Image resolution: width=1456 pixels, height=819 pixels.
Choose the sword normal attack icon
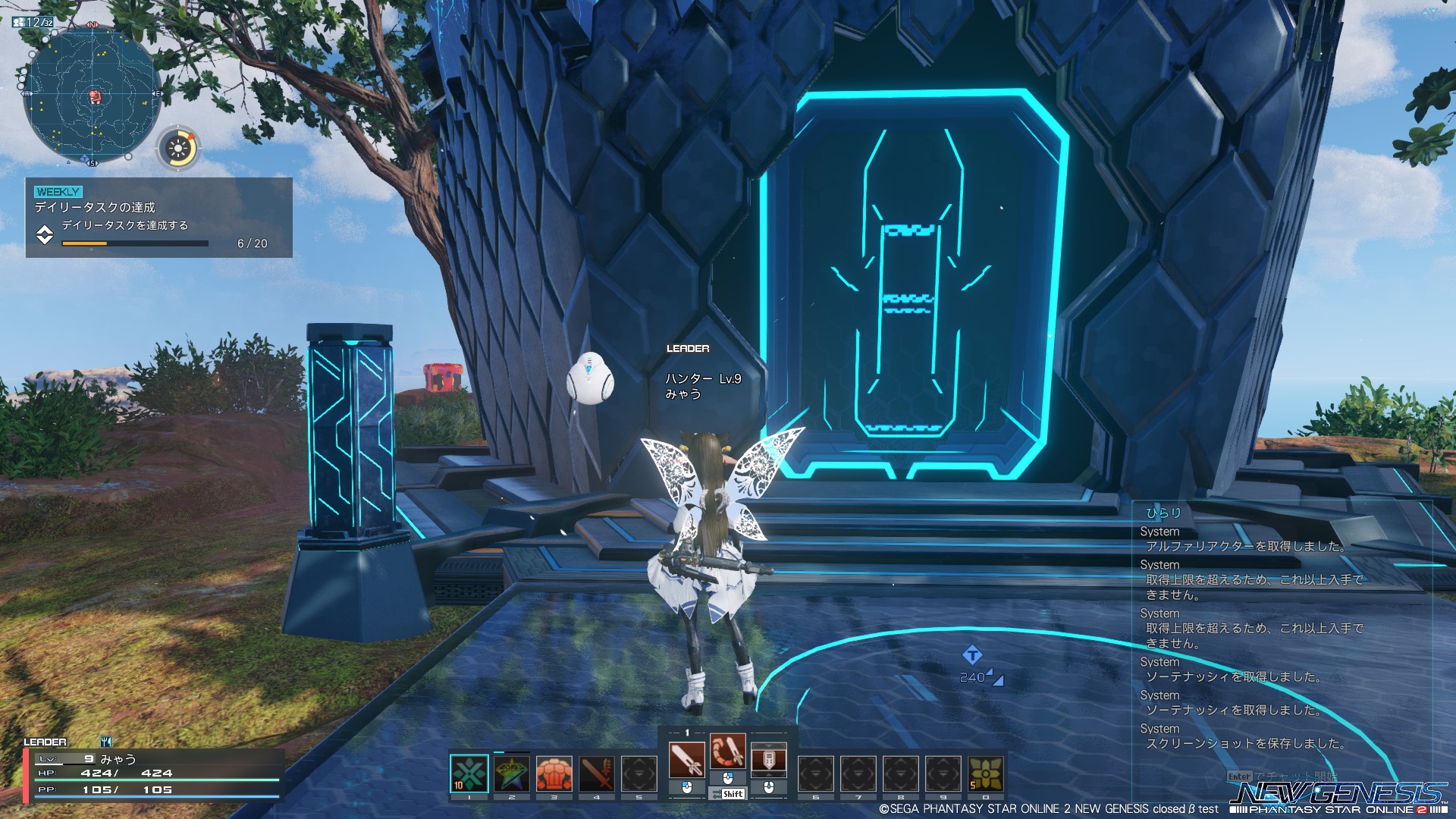click(x=687, y=760)
